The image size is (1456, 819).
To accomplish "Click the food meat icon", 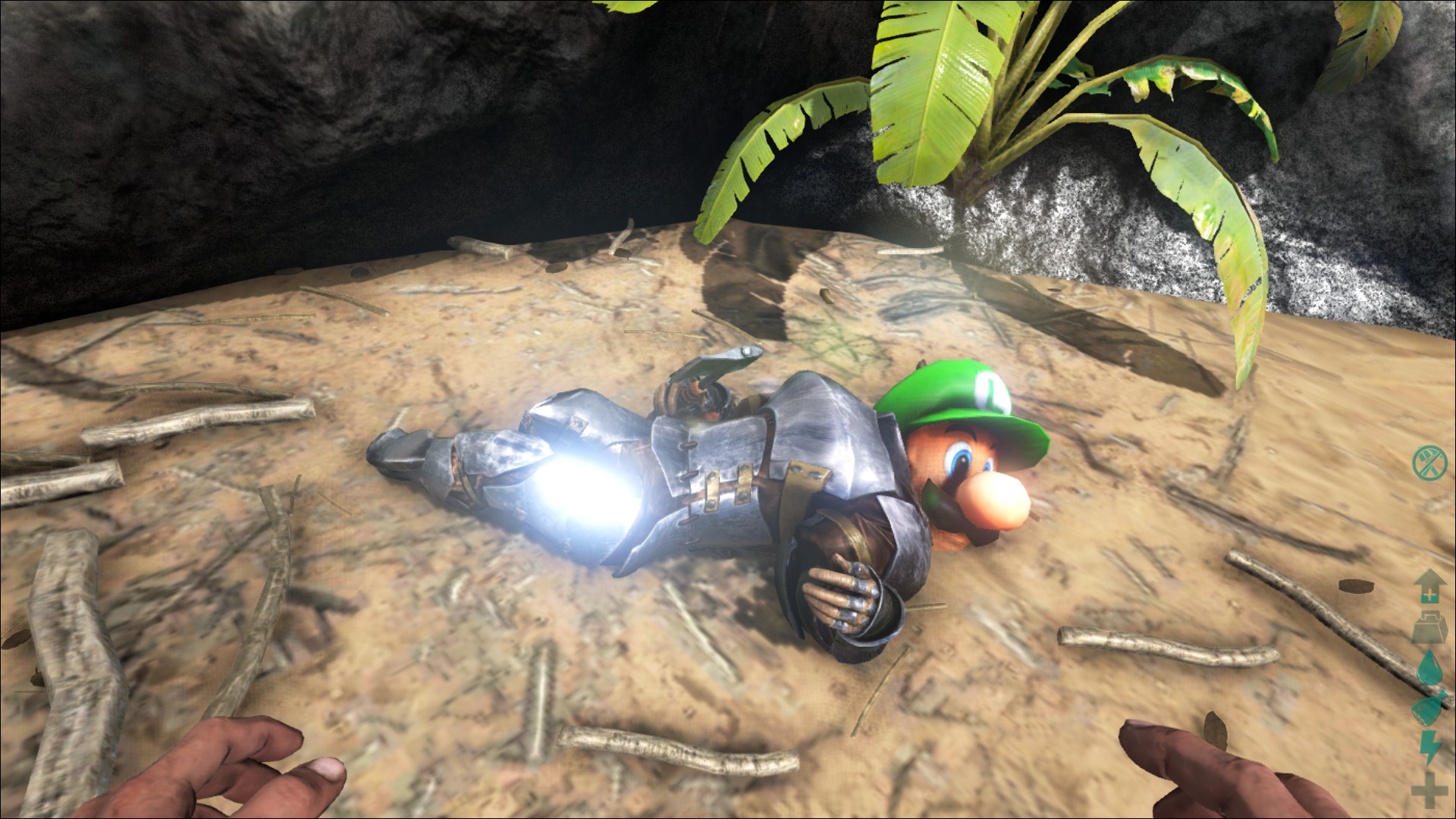I will pyautogui.click(x=1428, y=710).
